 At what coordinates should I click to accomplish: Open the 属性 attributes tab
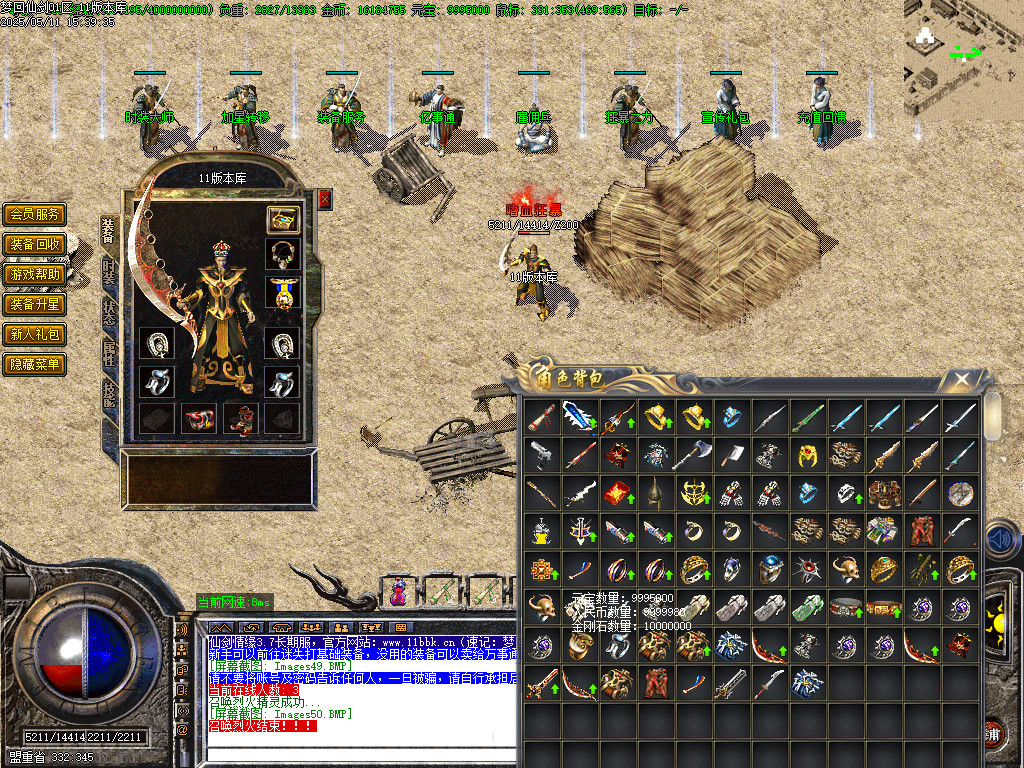pos(109,354)
